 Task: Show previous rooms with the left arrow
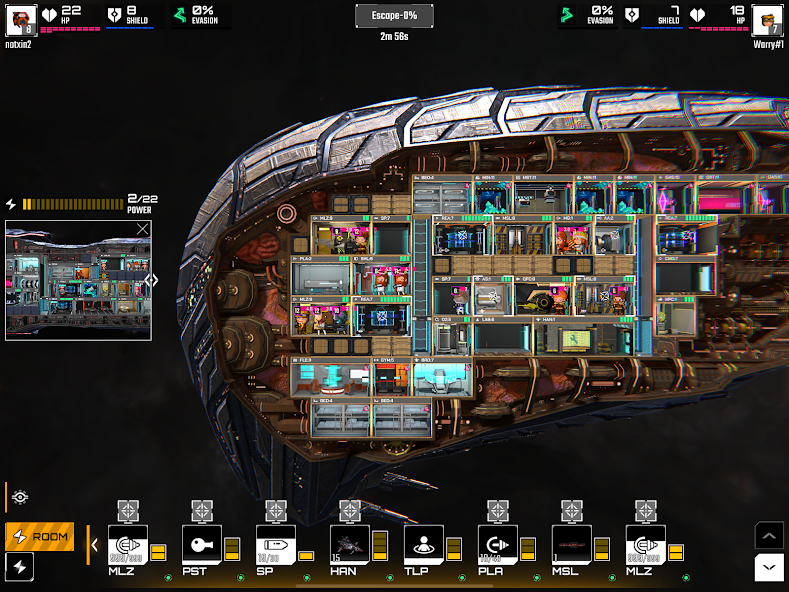(95, 545)
